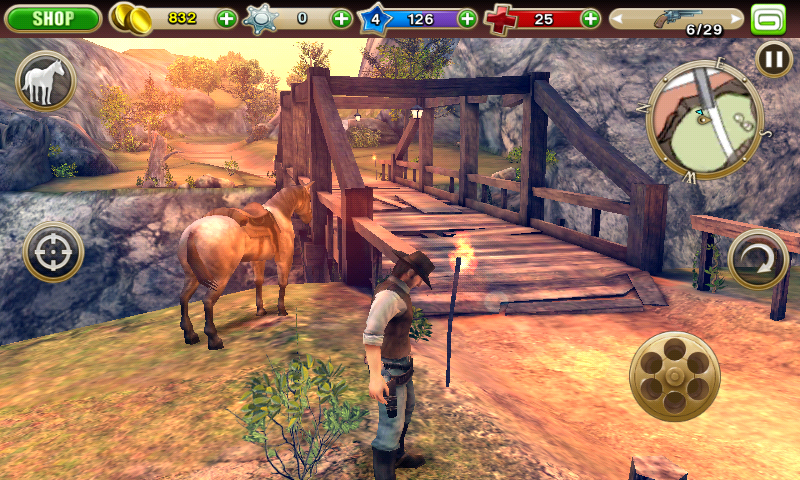This screenshot has height=480, width=800.
Task: Add more gold coins with plus button
Action: click(x=227, y=18)
